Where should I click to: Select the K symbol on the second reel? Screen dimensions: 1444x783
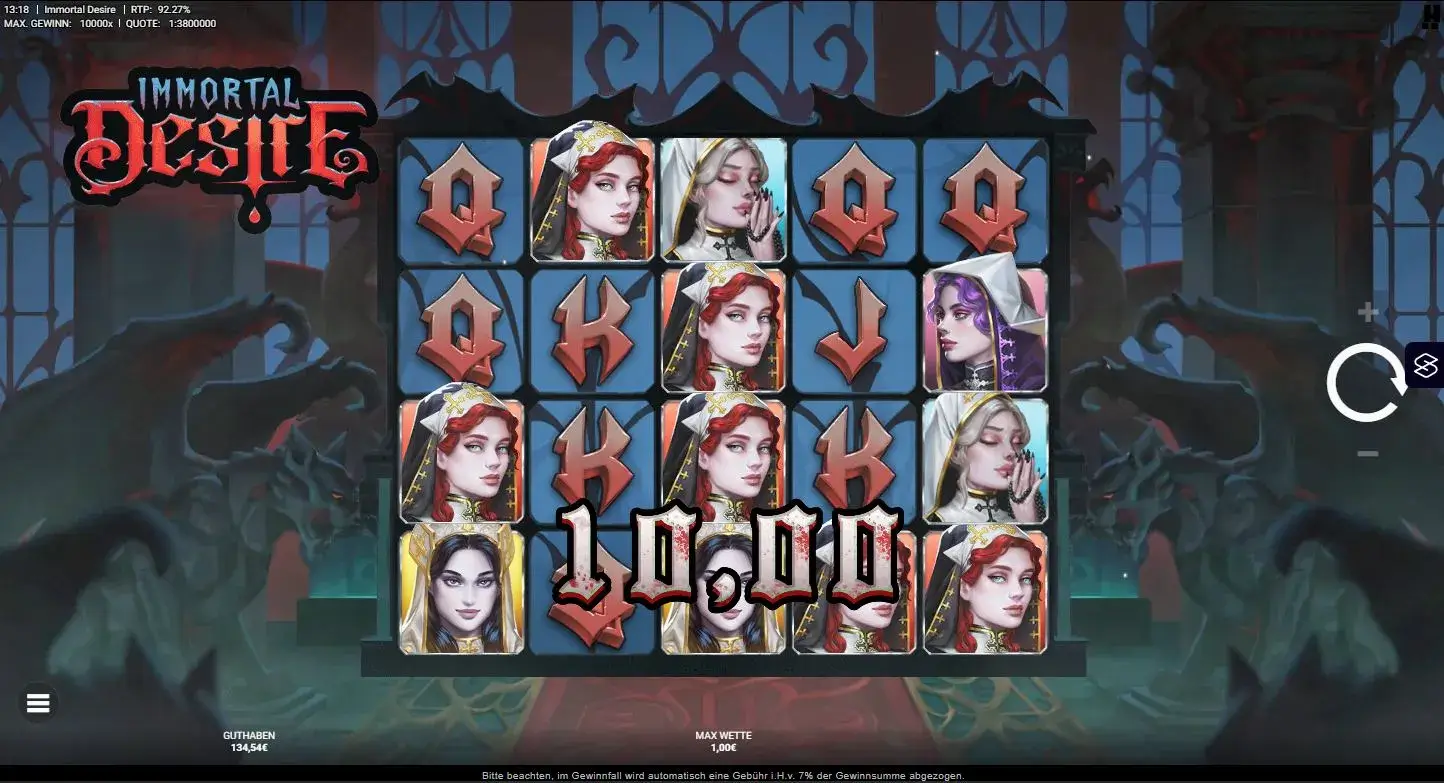click(x=593, y=330)
